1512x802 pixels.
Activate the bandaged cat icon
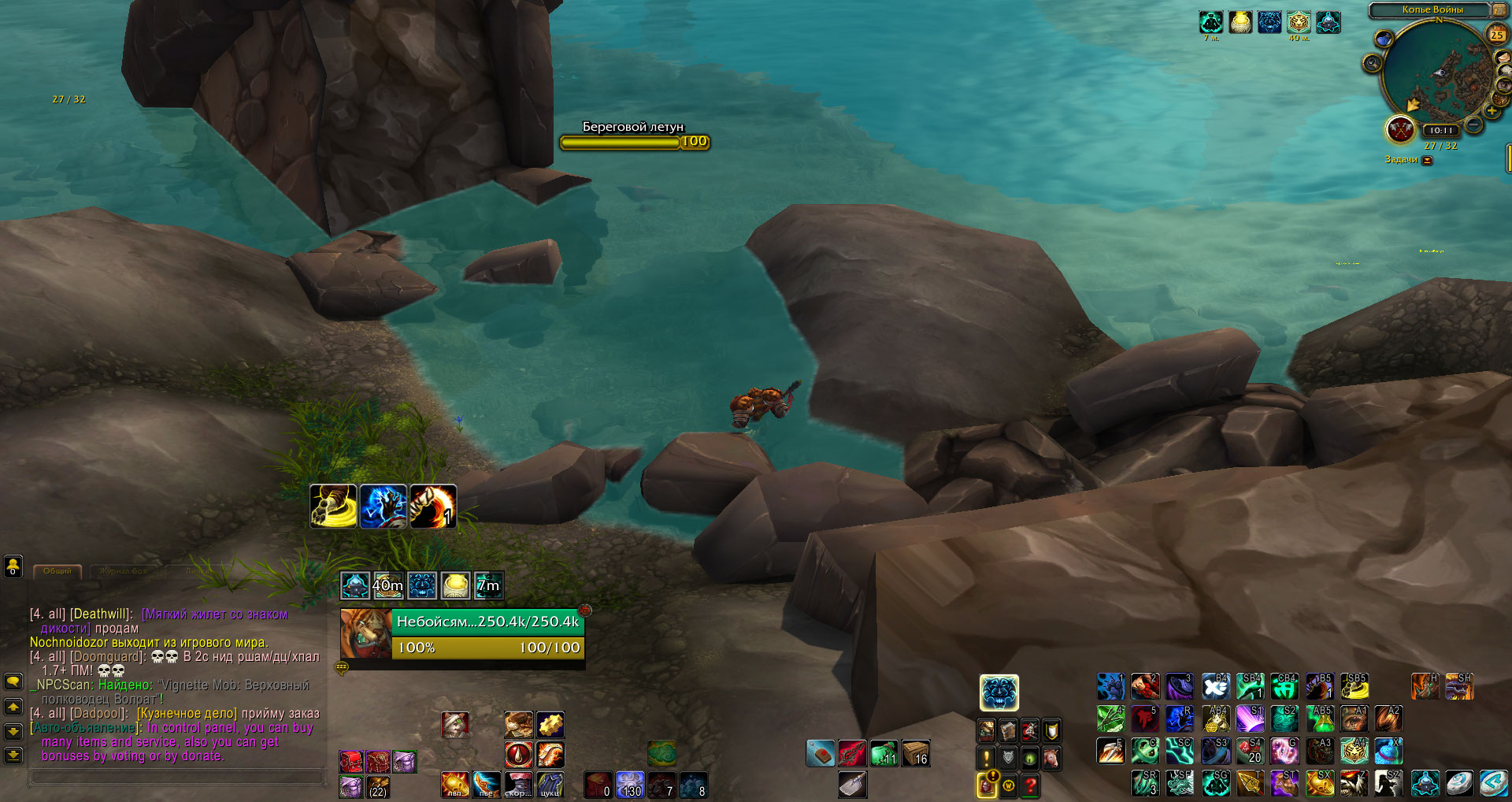[454, 724]
